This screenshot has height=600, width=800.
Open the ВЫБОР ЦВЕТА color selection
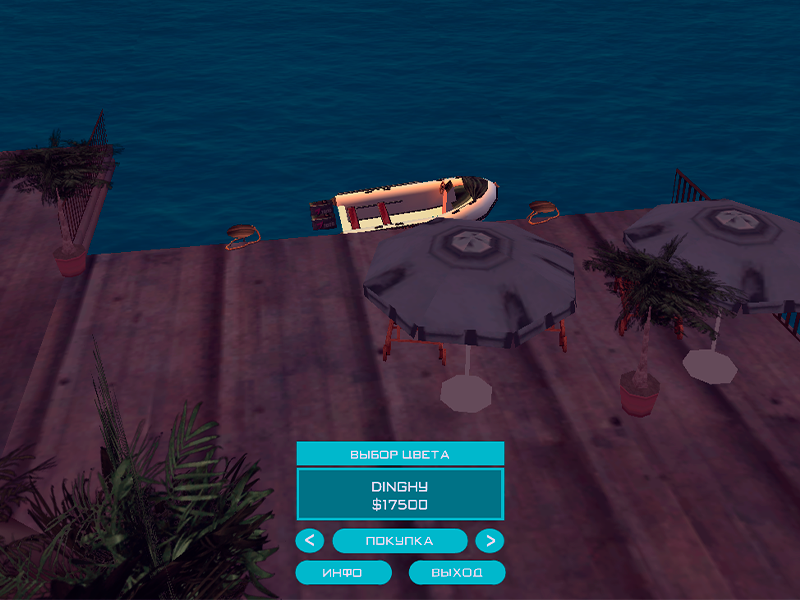[400, 454]
